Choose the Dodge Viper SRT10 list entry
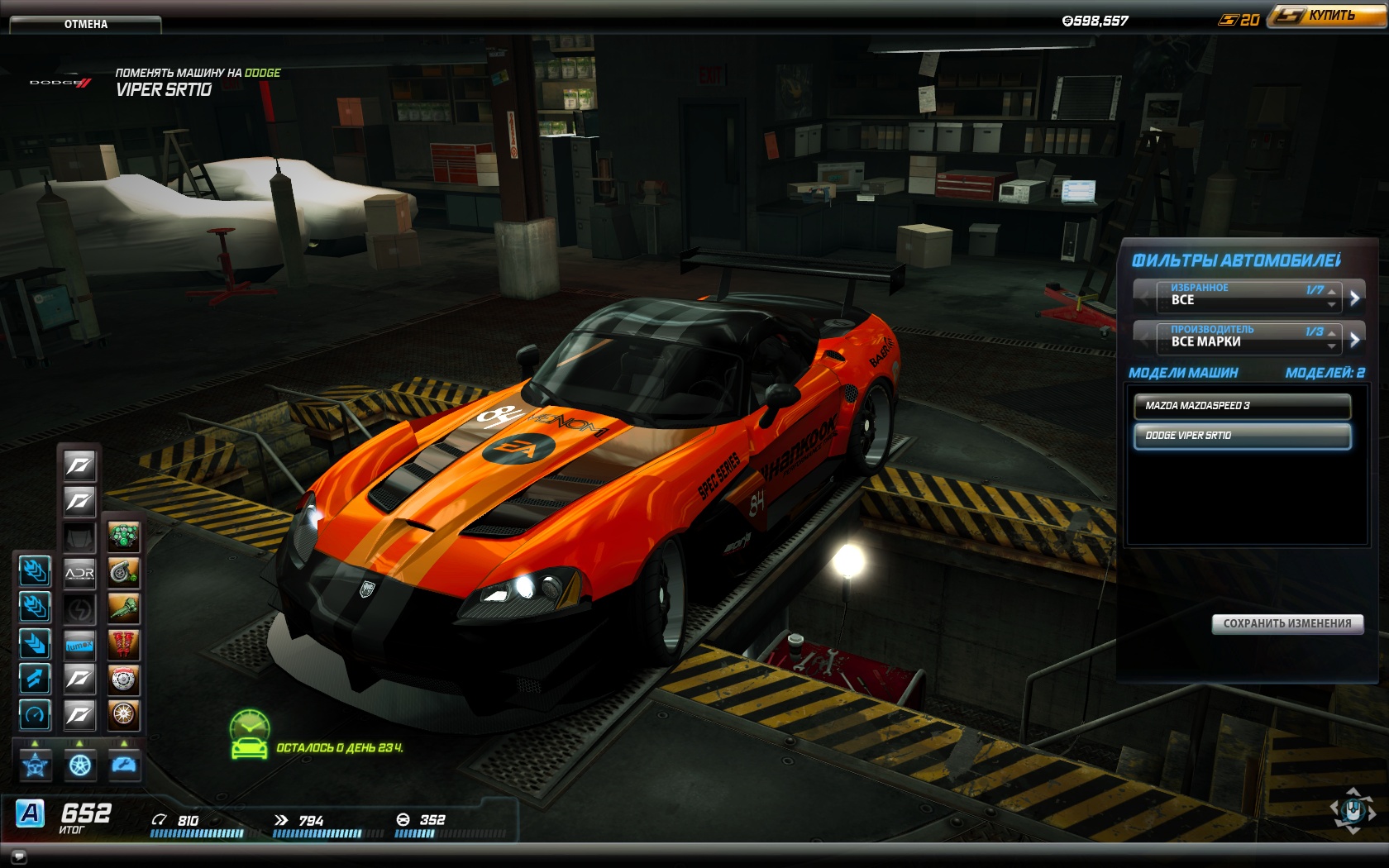 point(1242,436)
